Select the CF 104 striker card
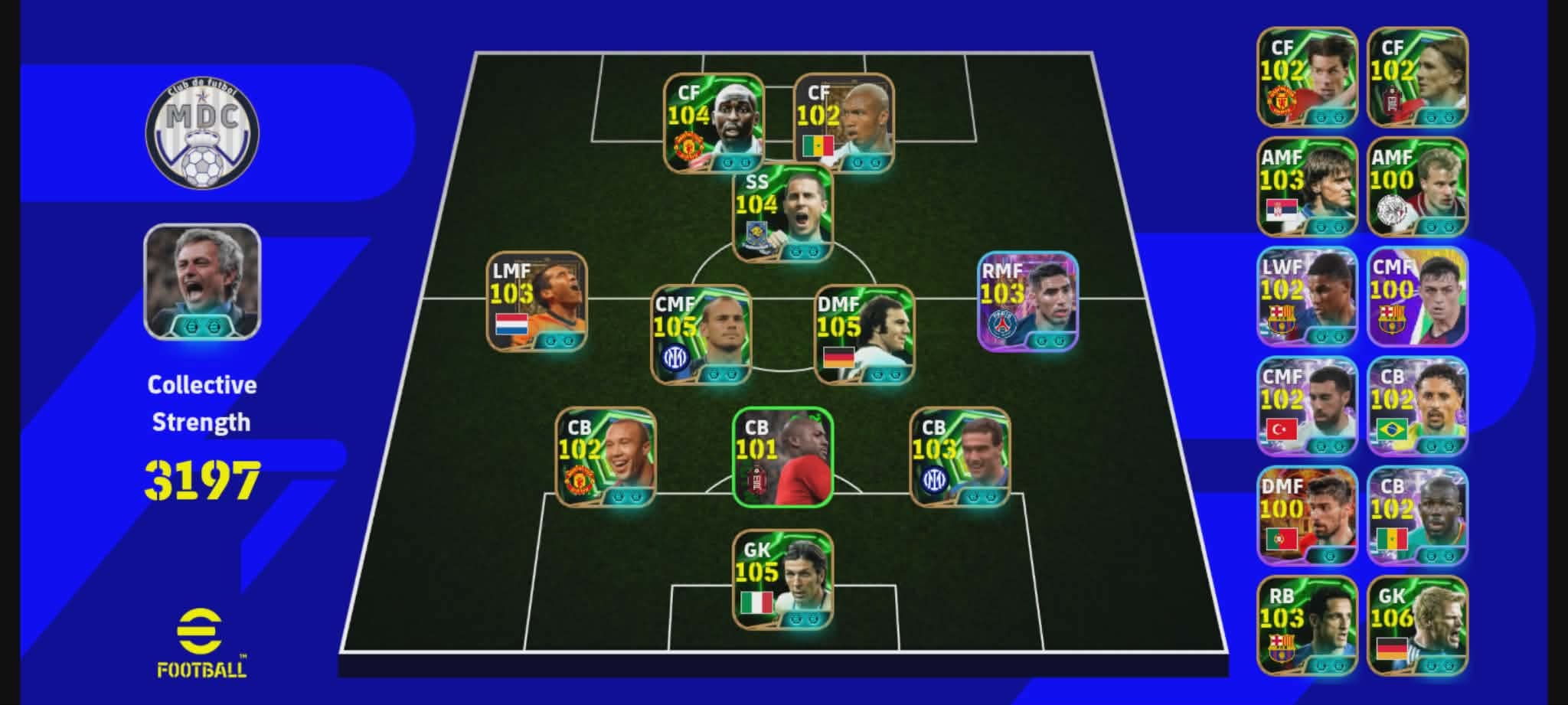 [x=713, y=122]
